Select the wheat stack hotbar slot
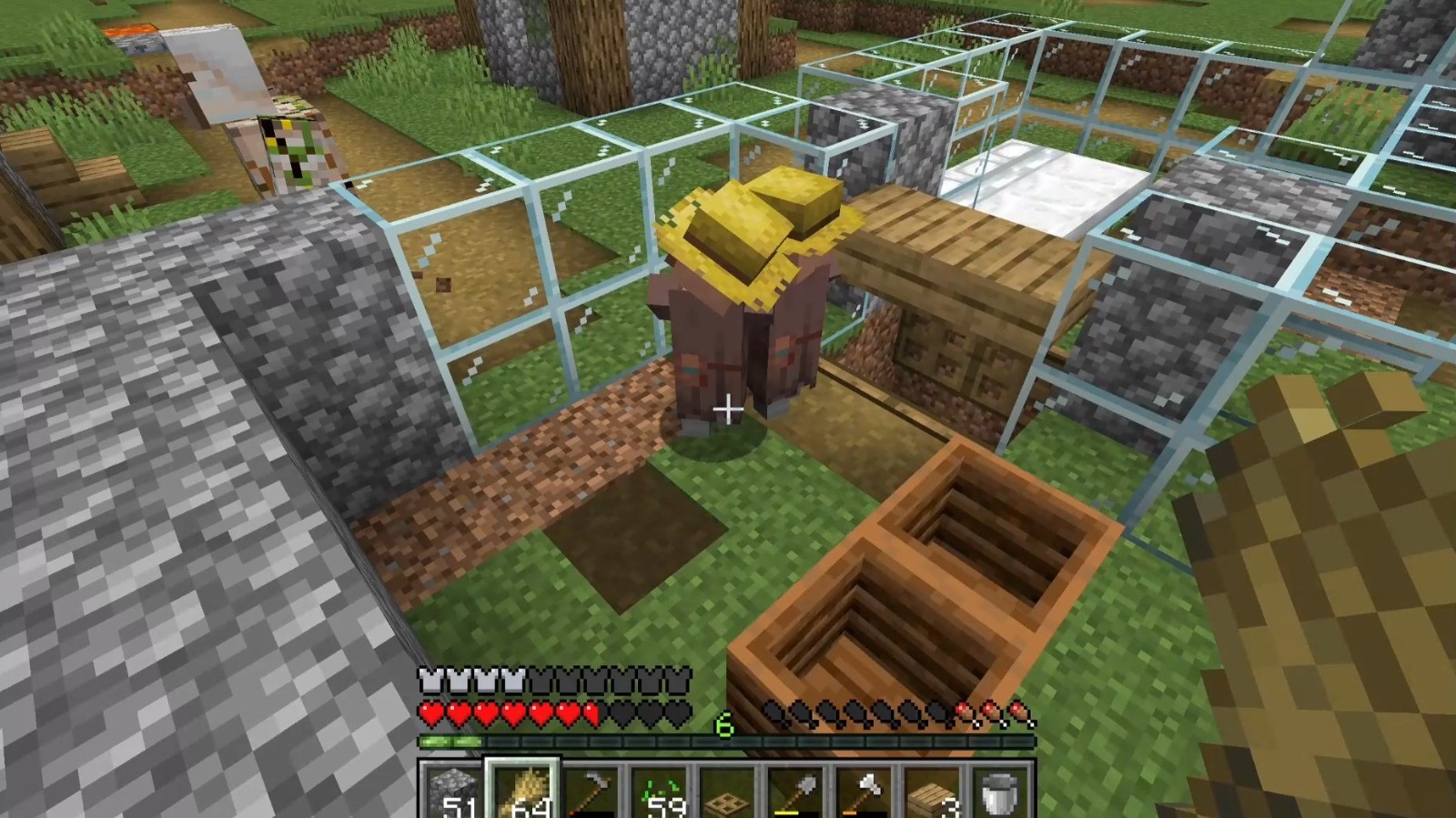1456x818 pixels. 521,792
